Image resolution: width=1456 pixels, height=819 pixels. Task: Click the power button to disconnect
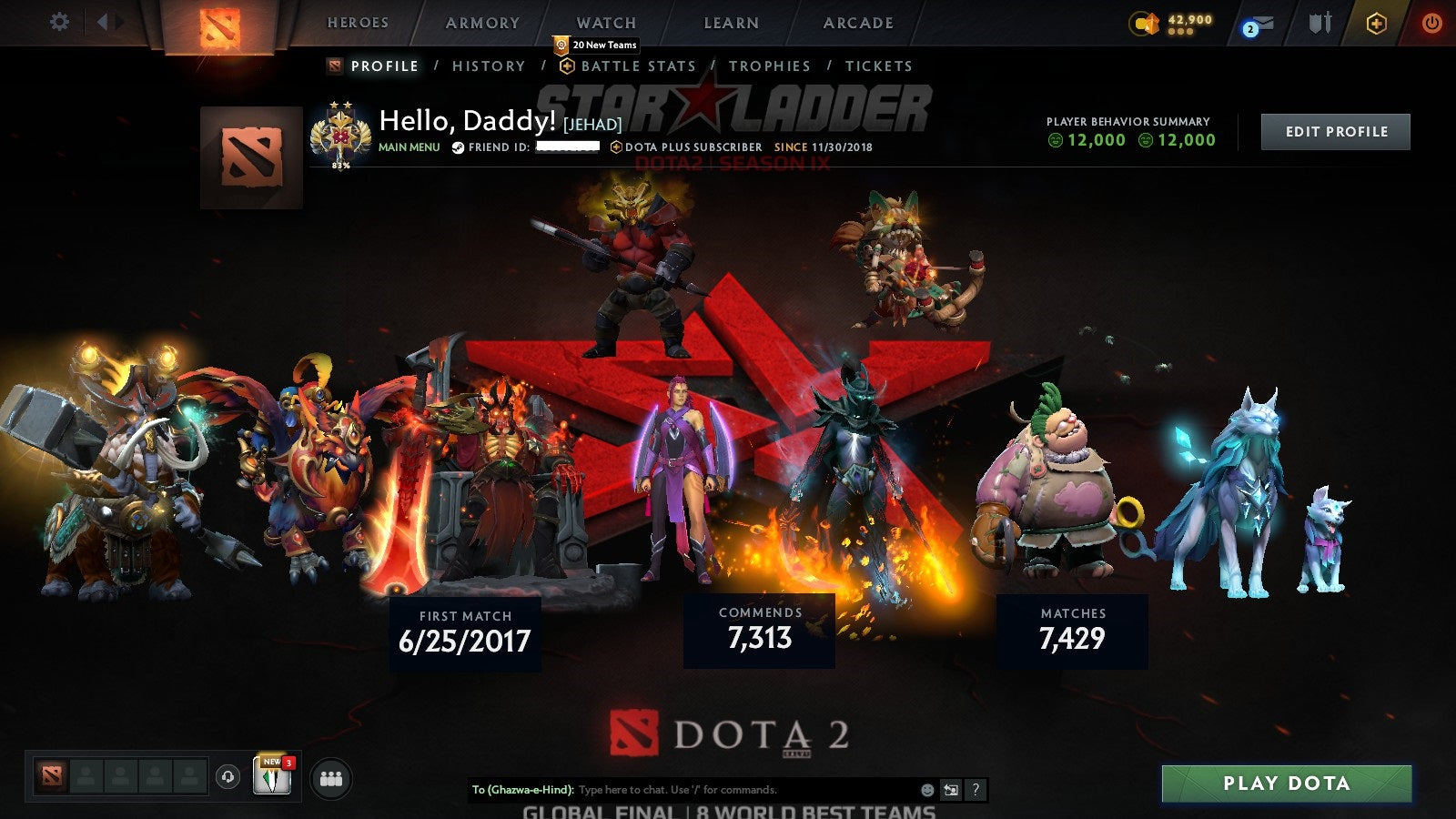[x=1431, y=23]
